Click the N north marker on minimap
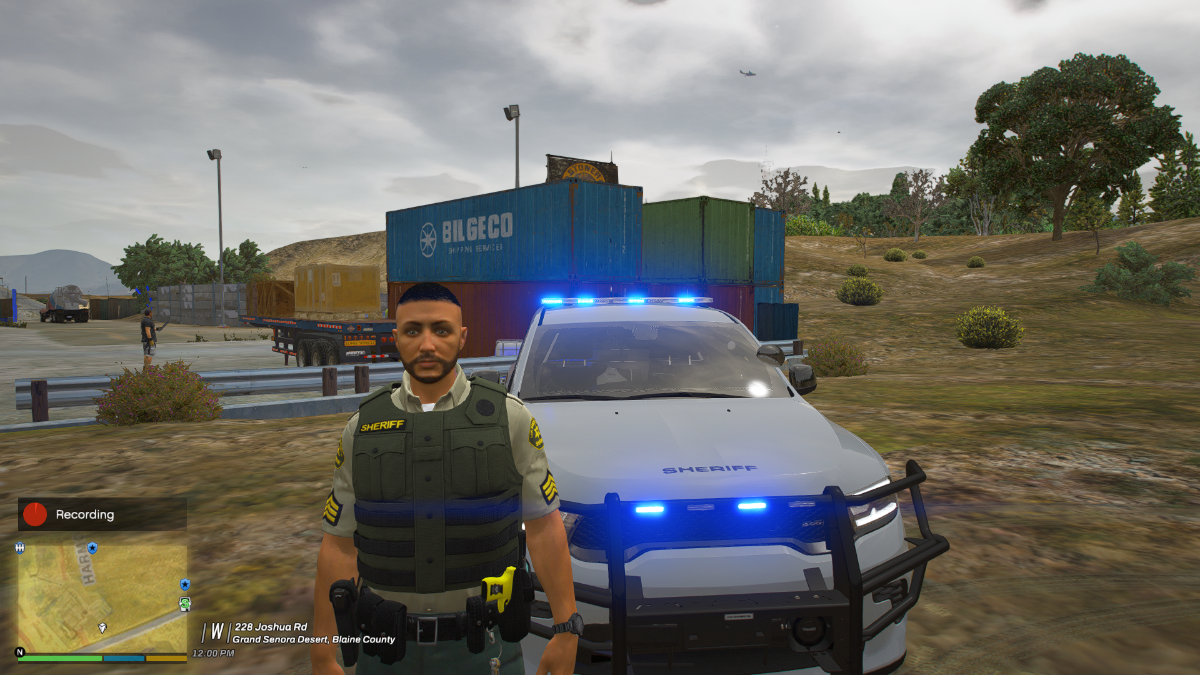The image size is (1200, 675). pos(19,651)
